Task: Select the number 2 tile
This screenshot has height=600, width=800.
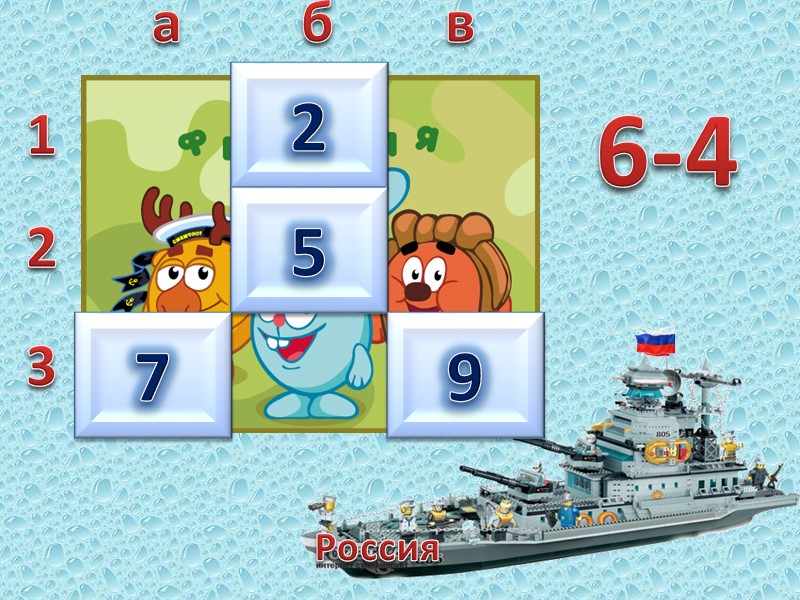Action: (x=309, y=126)
